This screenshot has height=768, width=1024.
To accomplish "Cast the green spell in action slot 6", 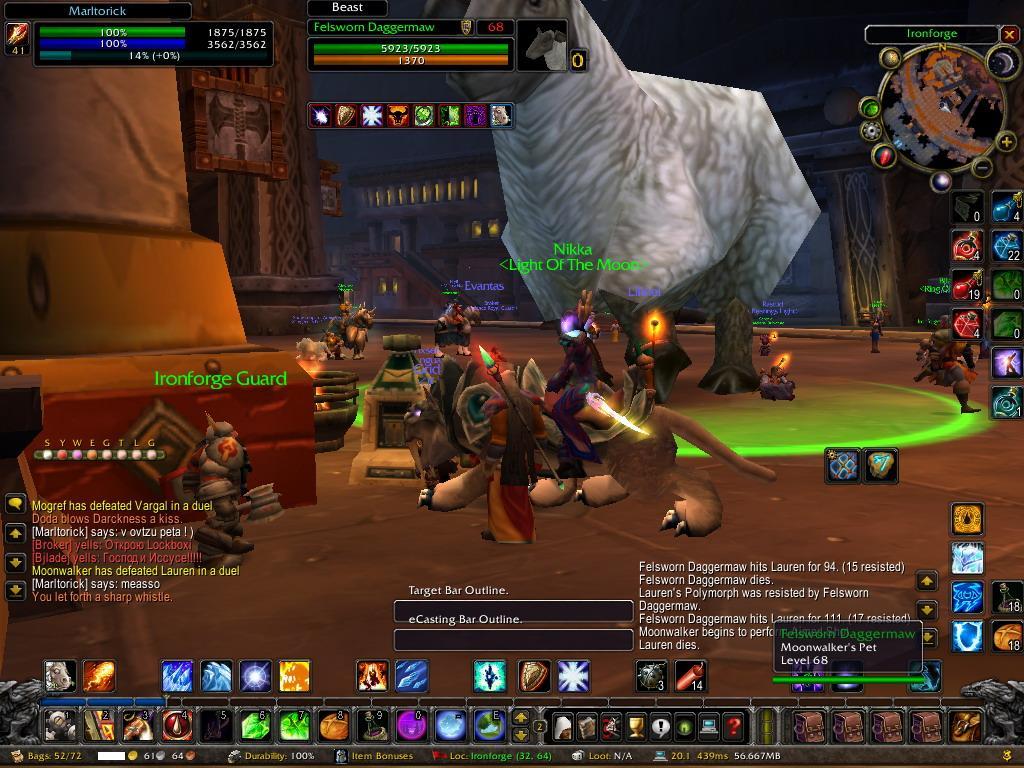I will (x=255, y=725).
